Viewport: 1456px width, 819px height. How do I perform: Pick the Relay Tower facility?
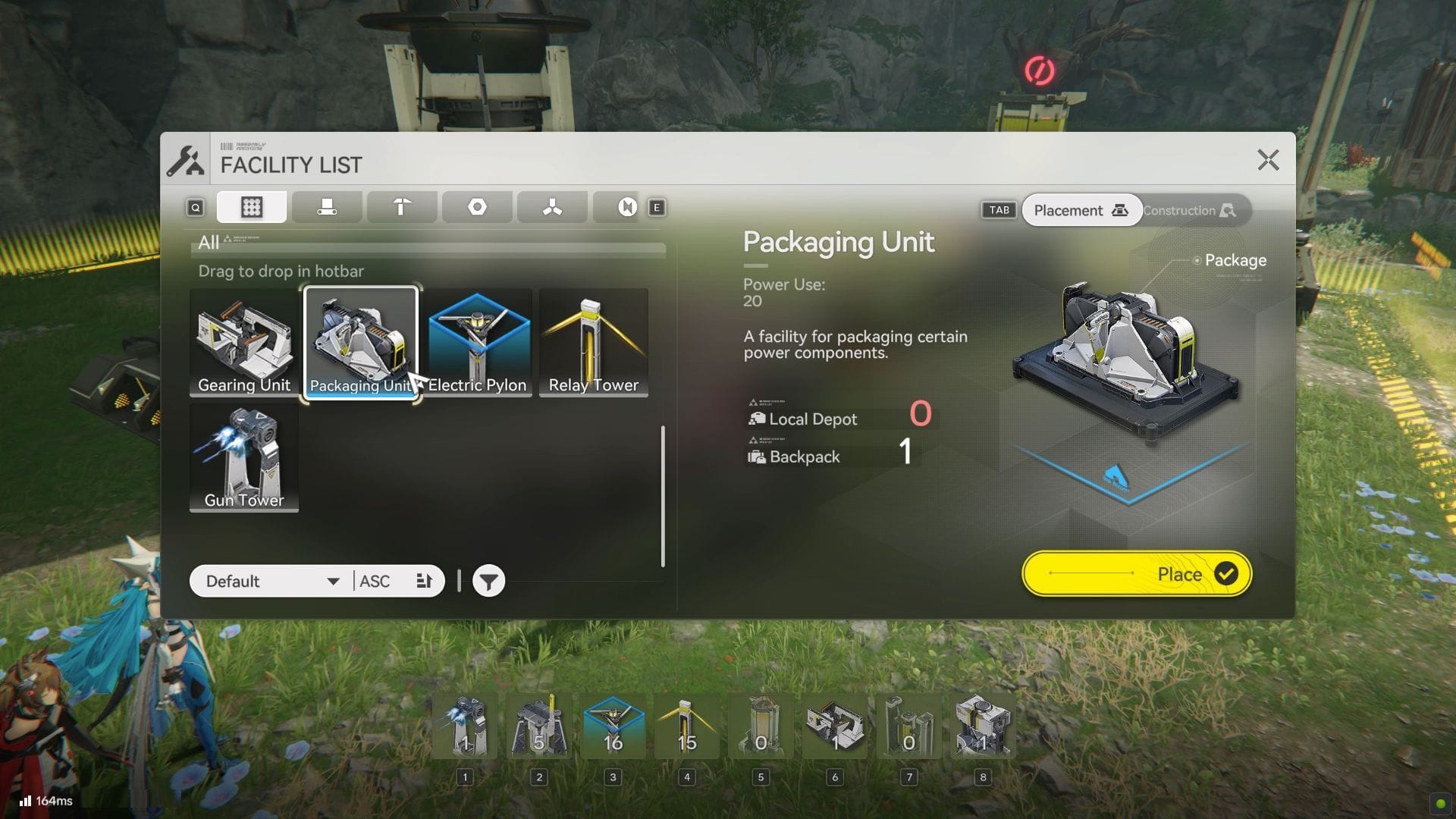tap(593, 341)
